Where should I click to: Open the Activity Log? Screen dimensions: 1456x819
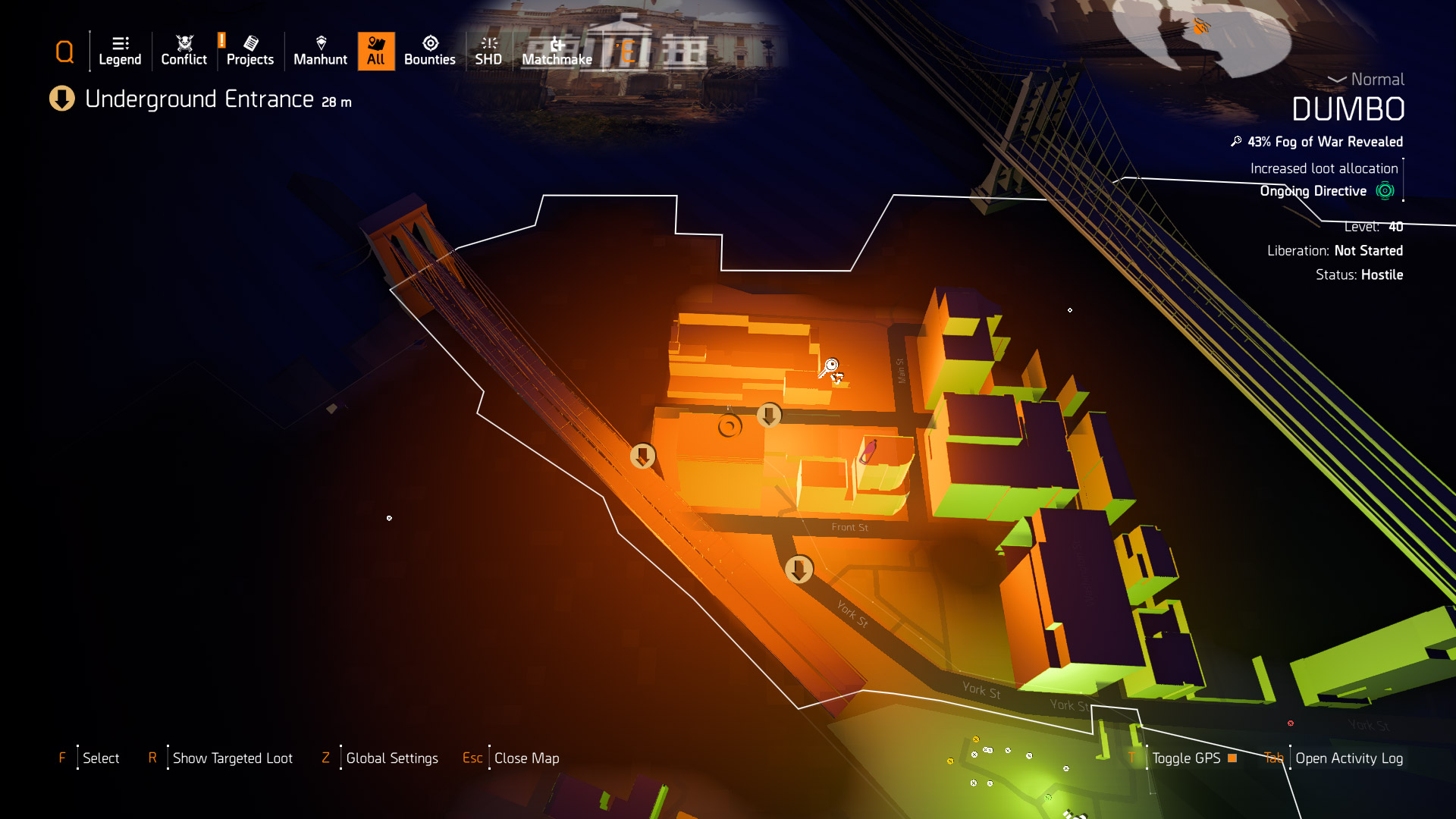[x=1348, y=758]
